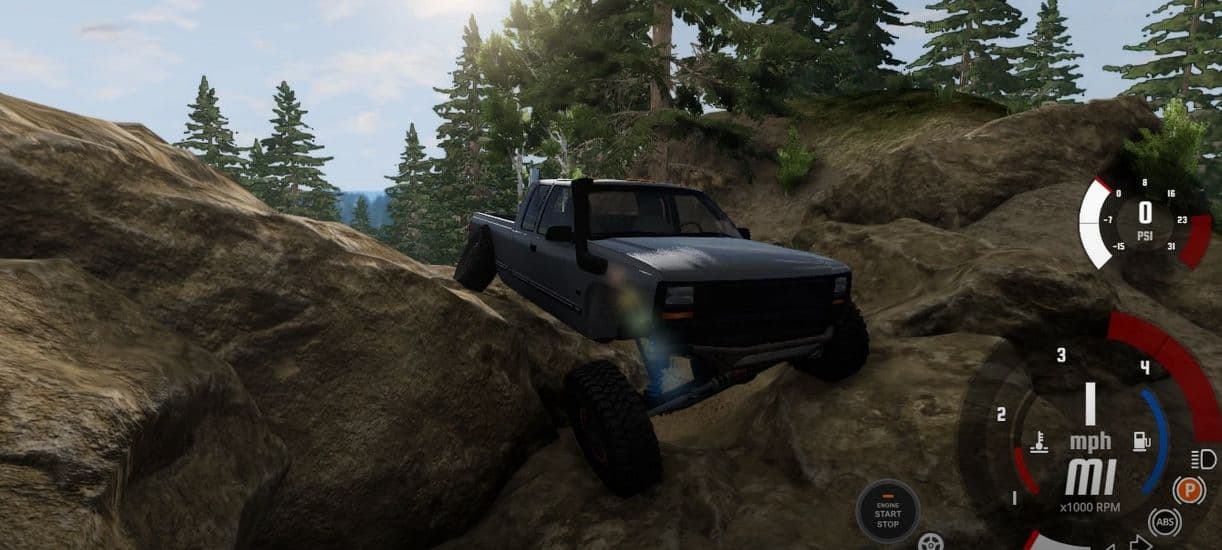The image size is (1222, 550).
Task: Click the ABS indicator icon
Action: [1165, 521]
